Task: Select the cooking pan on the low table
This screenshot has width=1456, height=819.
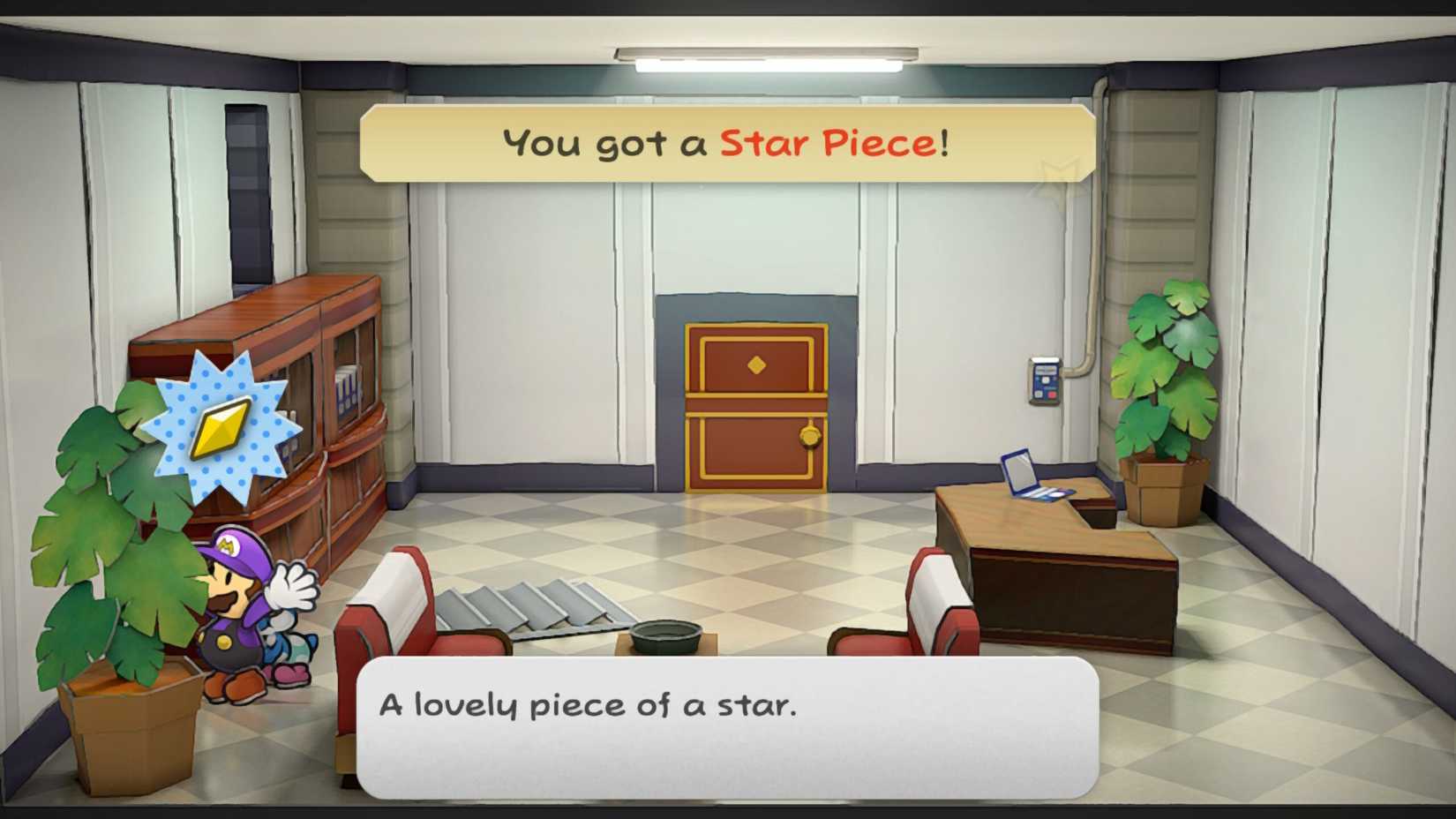Action: pyautogui.click(x=666, y=634)
